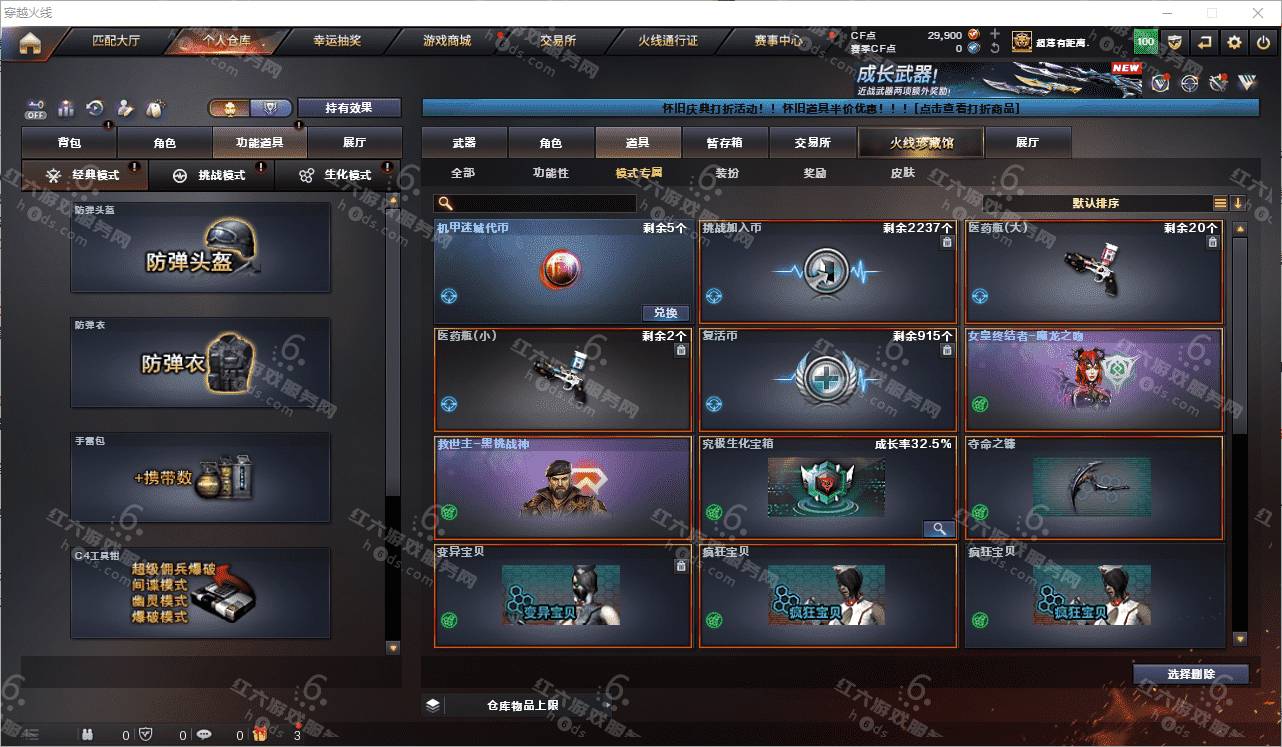Screen dimensions: 1282x747
Task: Close the game window
Action: click(1258, 13)
